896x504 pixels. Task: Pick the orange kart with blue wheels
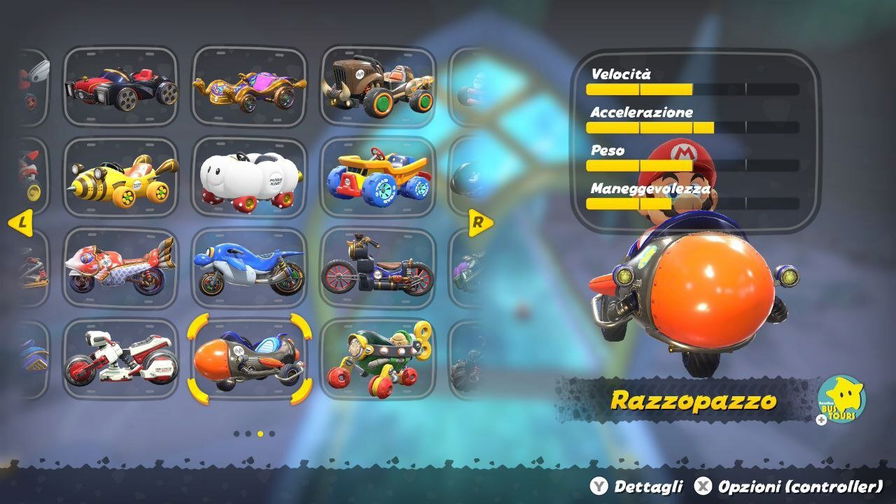377,177
